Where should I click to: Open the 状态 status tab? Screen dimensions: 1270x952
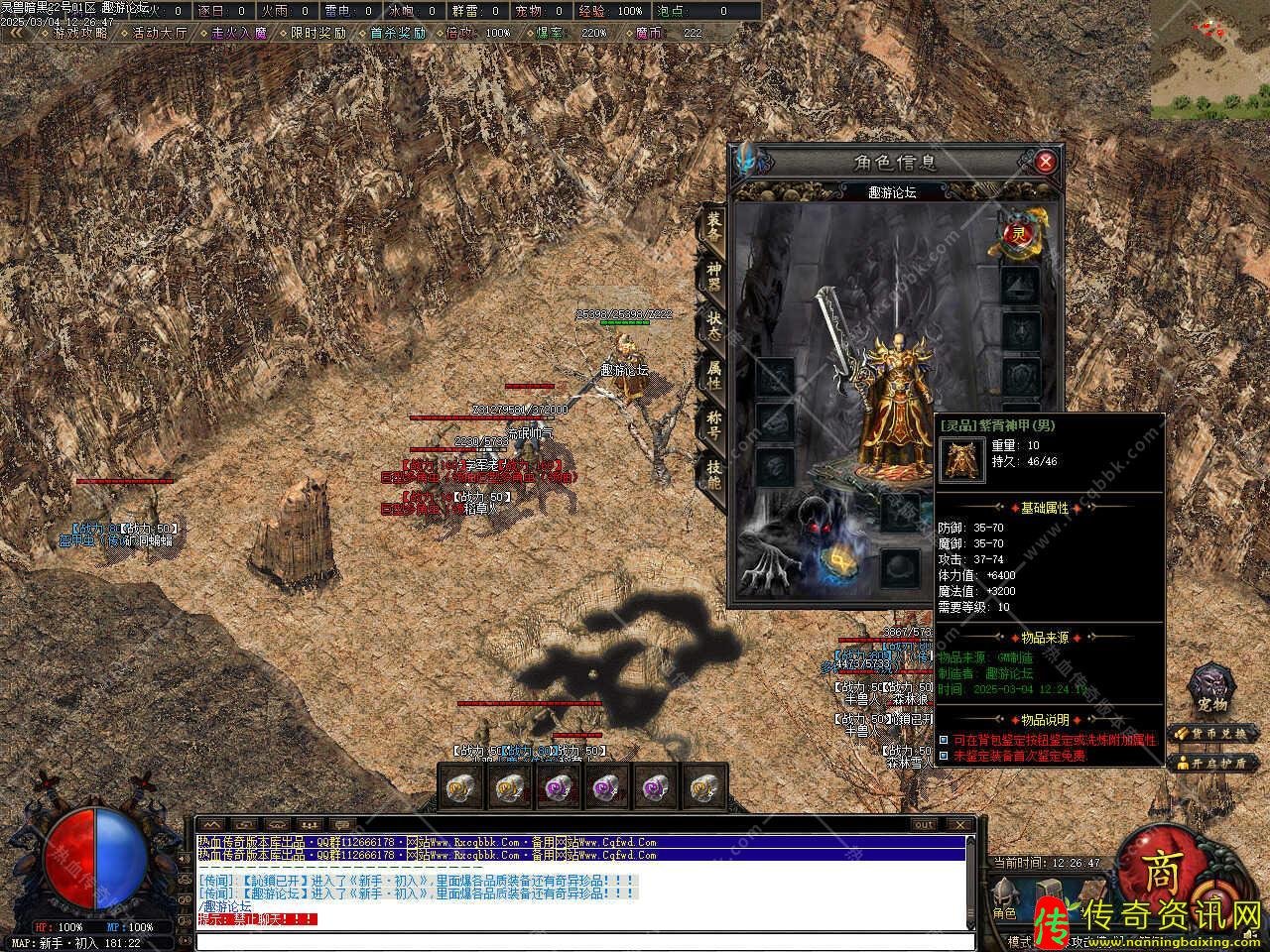coord(714,324)
